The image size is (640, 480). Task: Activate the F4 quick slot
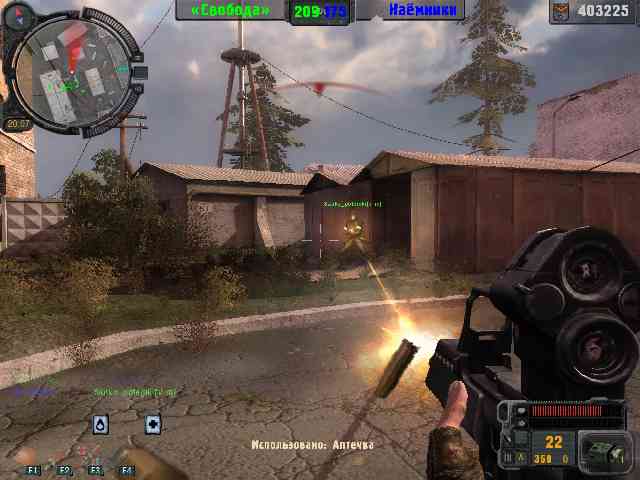tap(127, 468)
